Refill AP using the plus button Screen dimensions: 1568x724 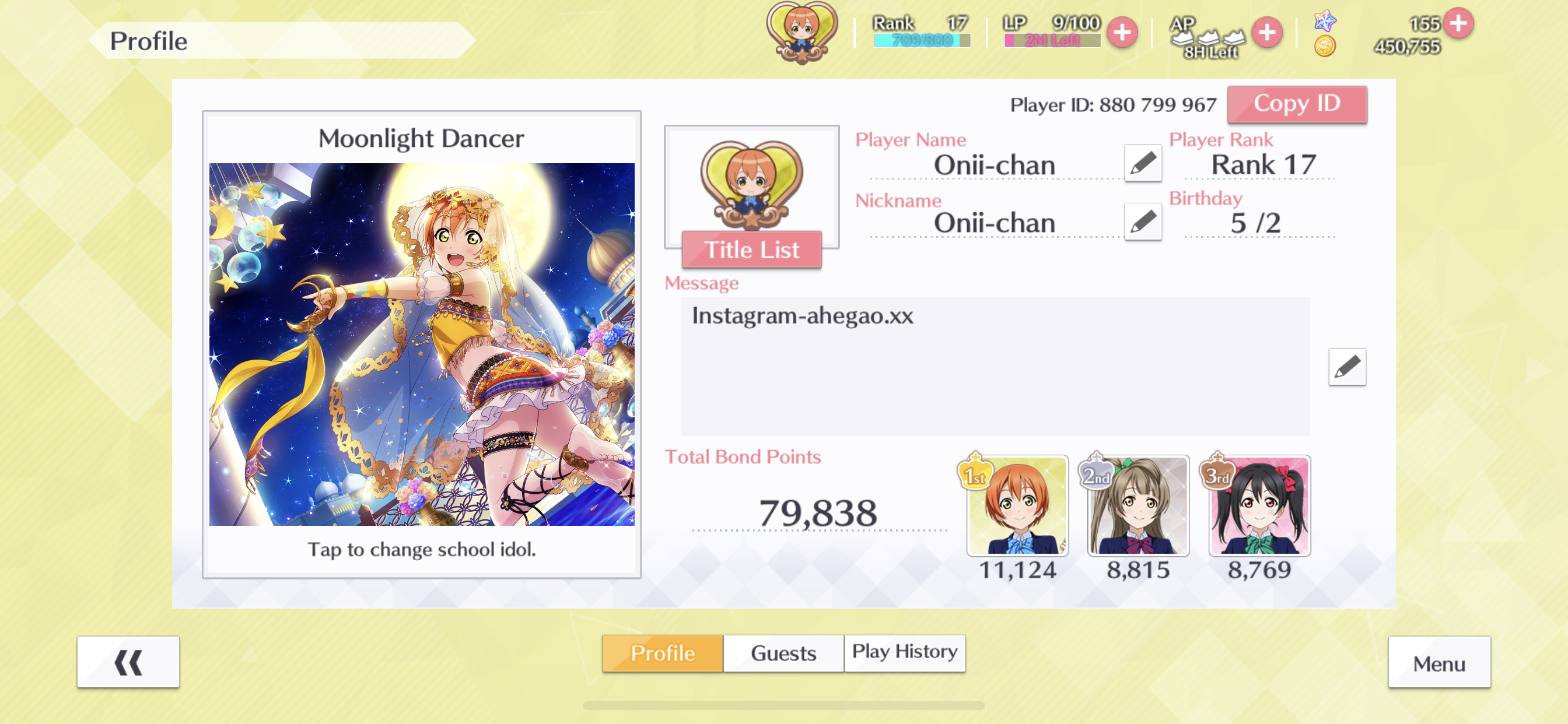coord(1266,32)
